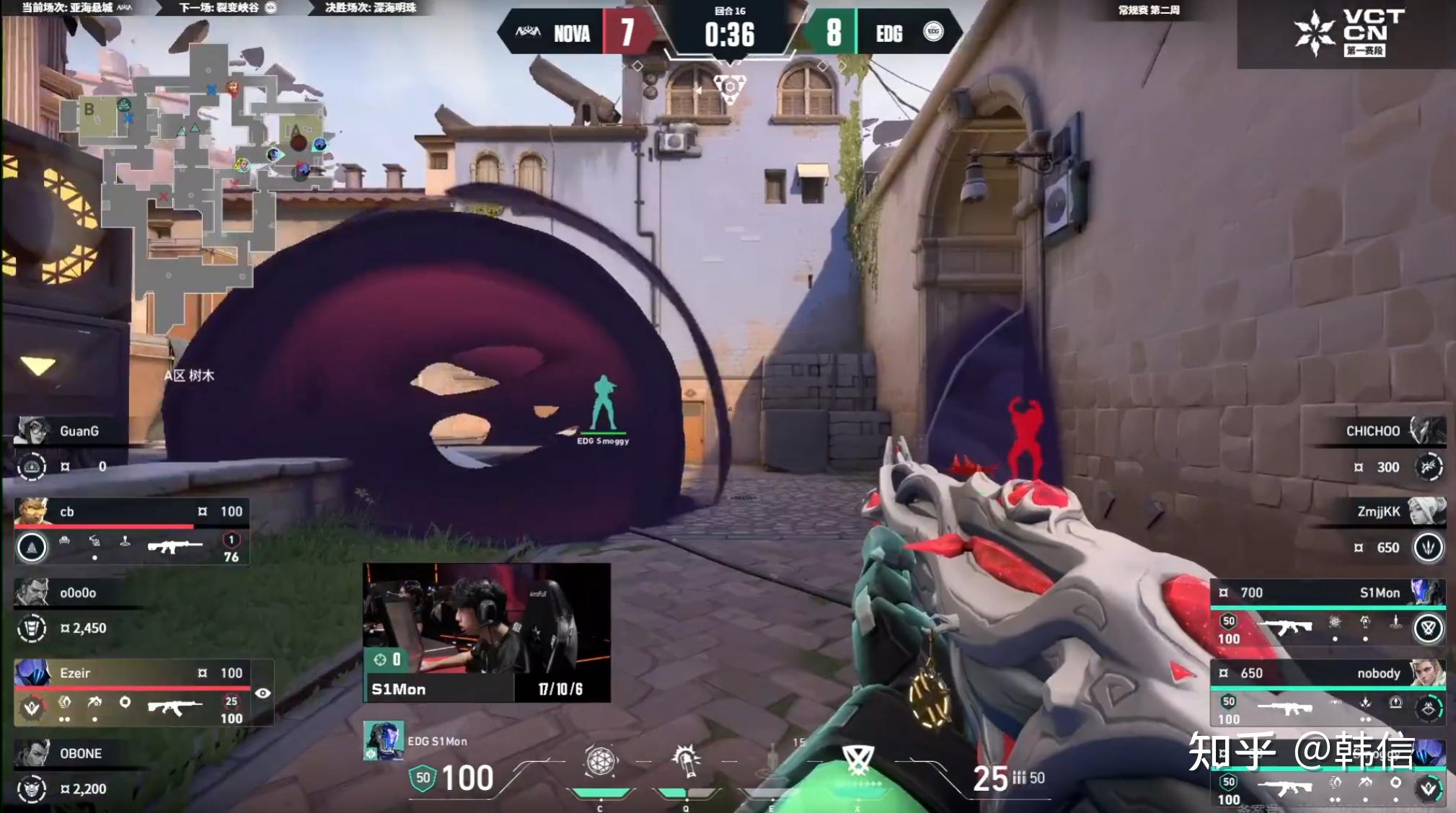Click the S1Mon agent portrait
Screen dimensions: 1456x813
point(383,740)
